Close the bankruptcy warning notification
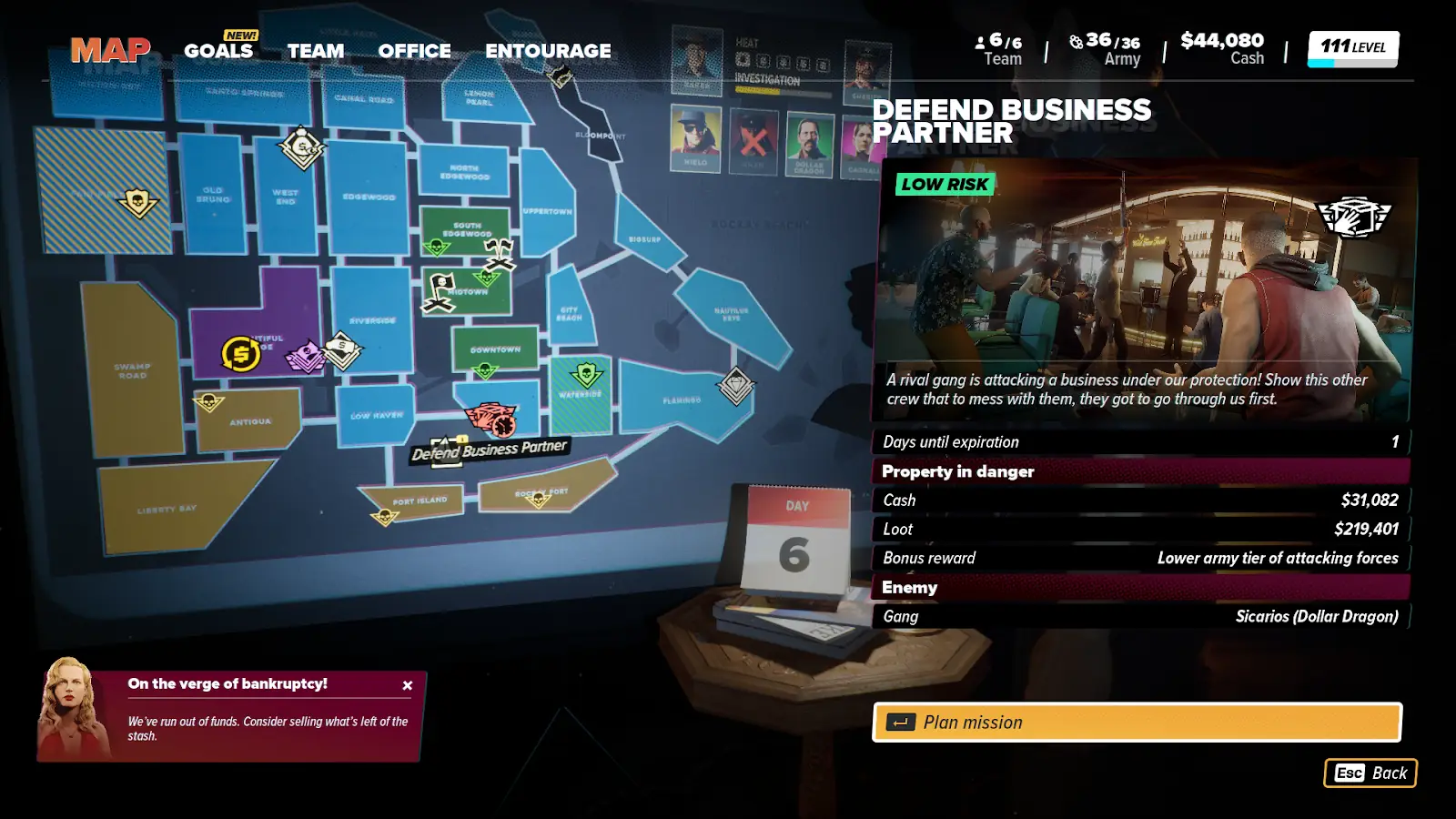 tap(408, 685)
